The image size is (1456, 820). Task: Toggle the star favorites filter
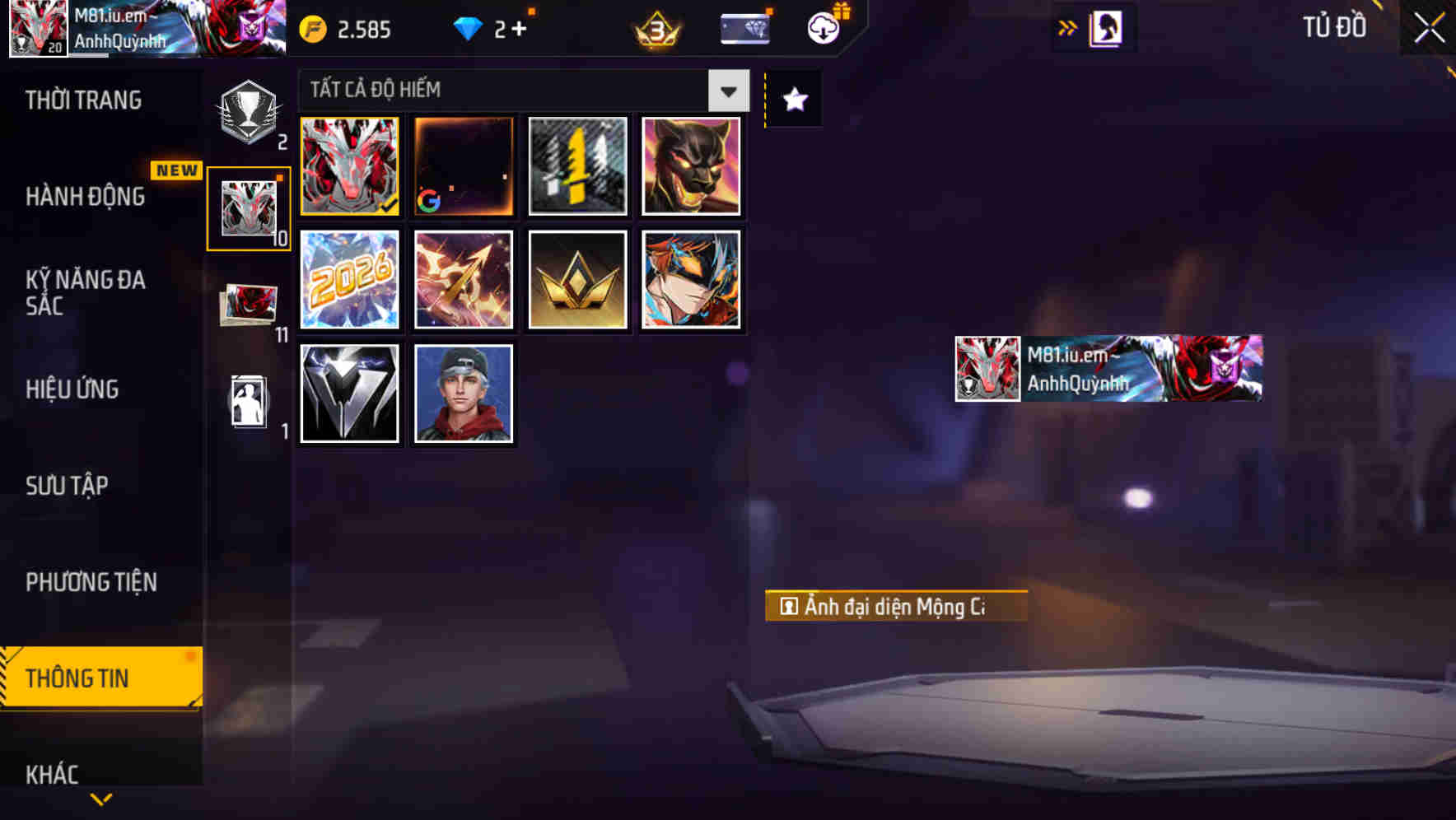[793, 99]
